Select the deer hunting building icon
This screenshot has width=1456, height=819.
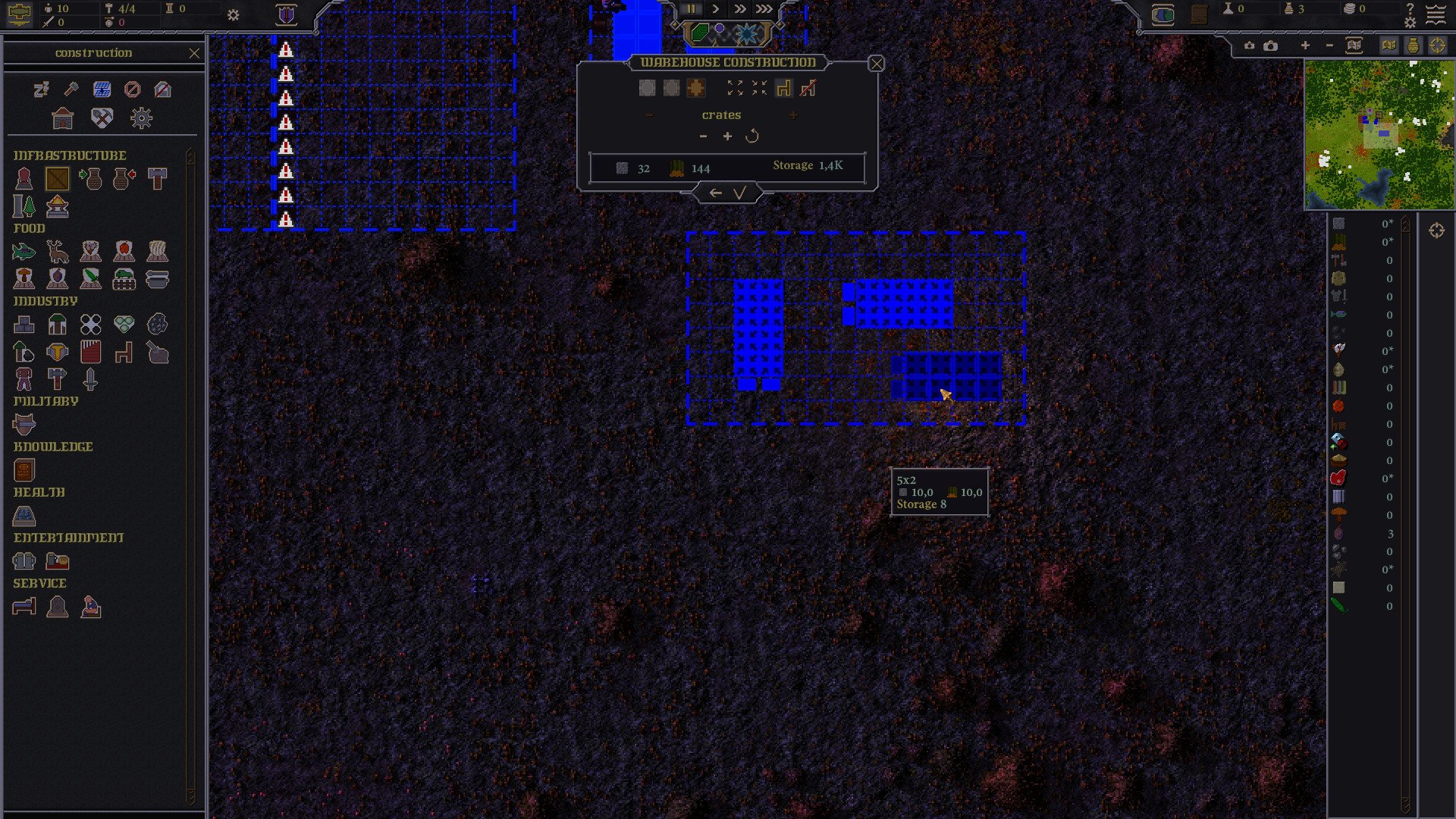pyautogui.click(x=58, y=252)
